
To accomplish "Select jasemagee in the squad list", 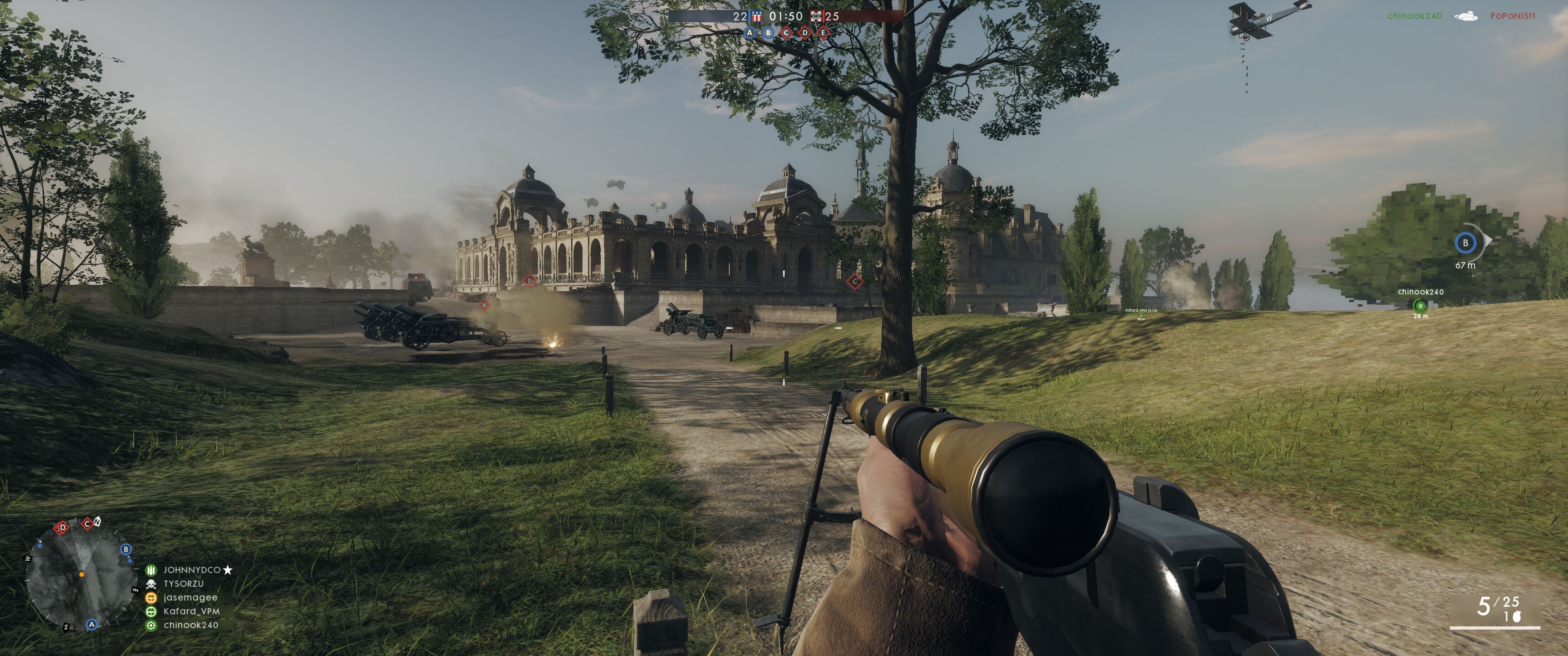I will (190, 598).
